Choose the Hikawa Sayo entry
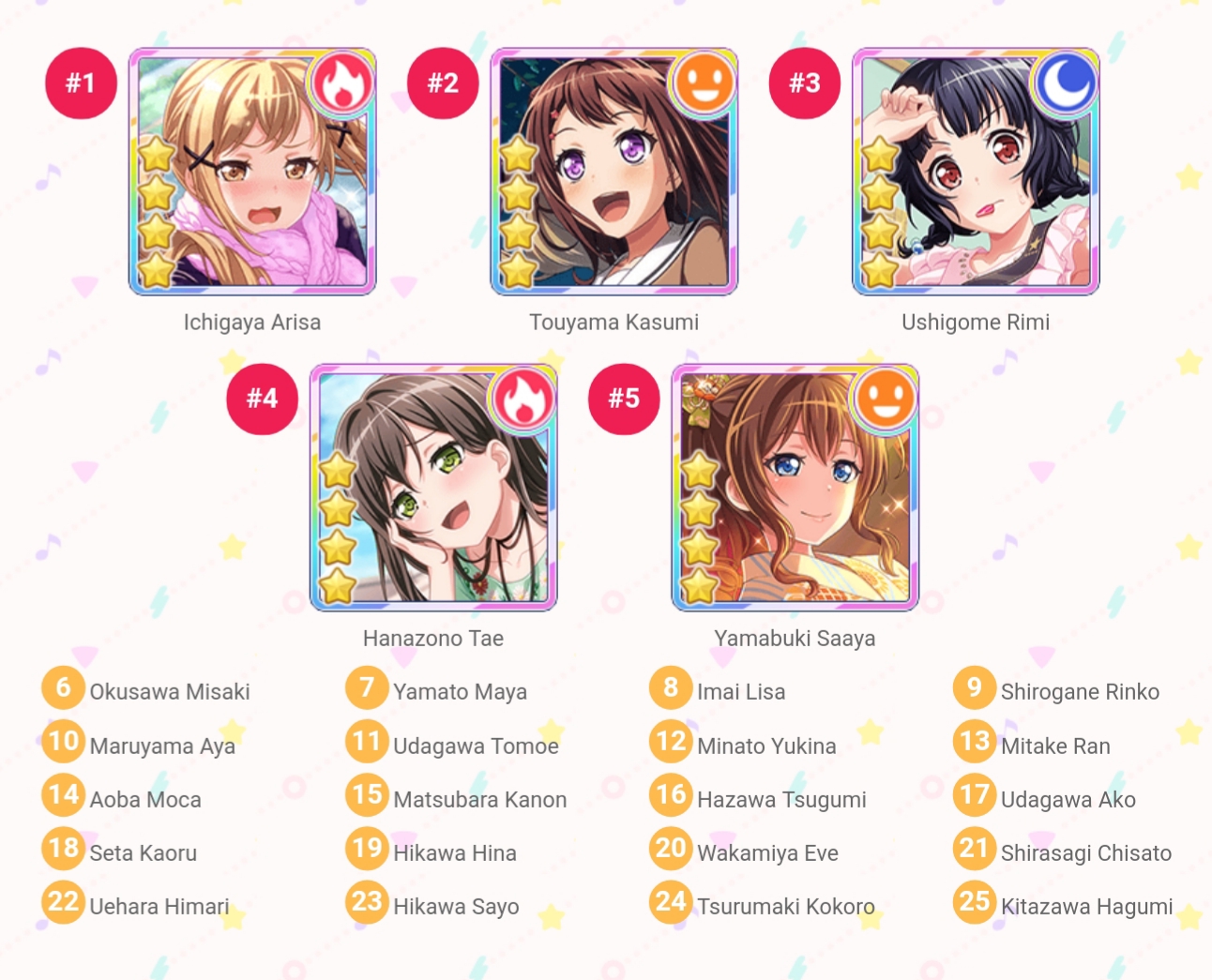Image resolution: width=1212 pixels, height=980 pixels. pos(456,907)
